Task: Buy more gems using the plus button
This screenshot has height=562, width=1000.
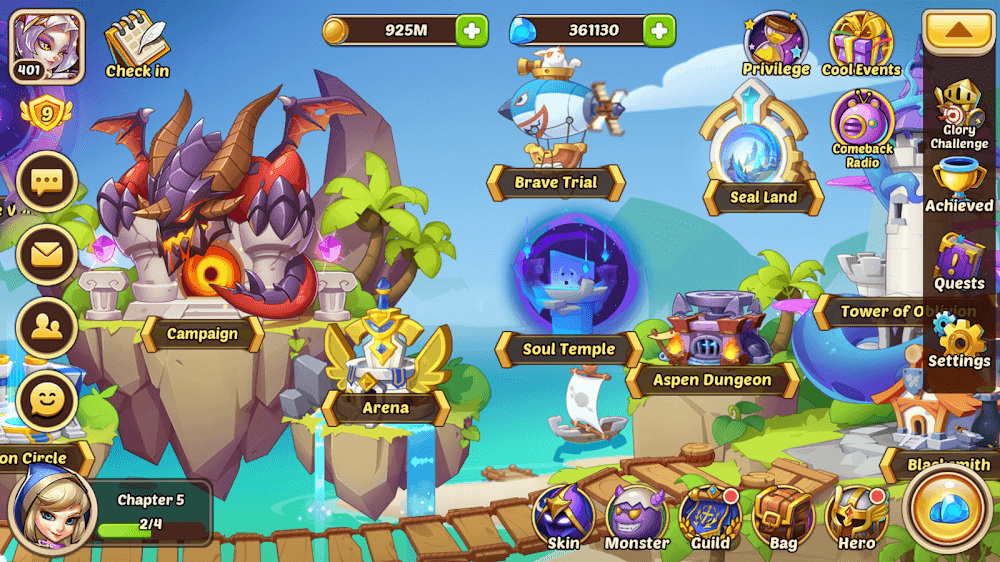Action: coord(658,31)
